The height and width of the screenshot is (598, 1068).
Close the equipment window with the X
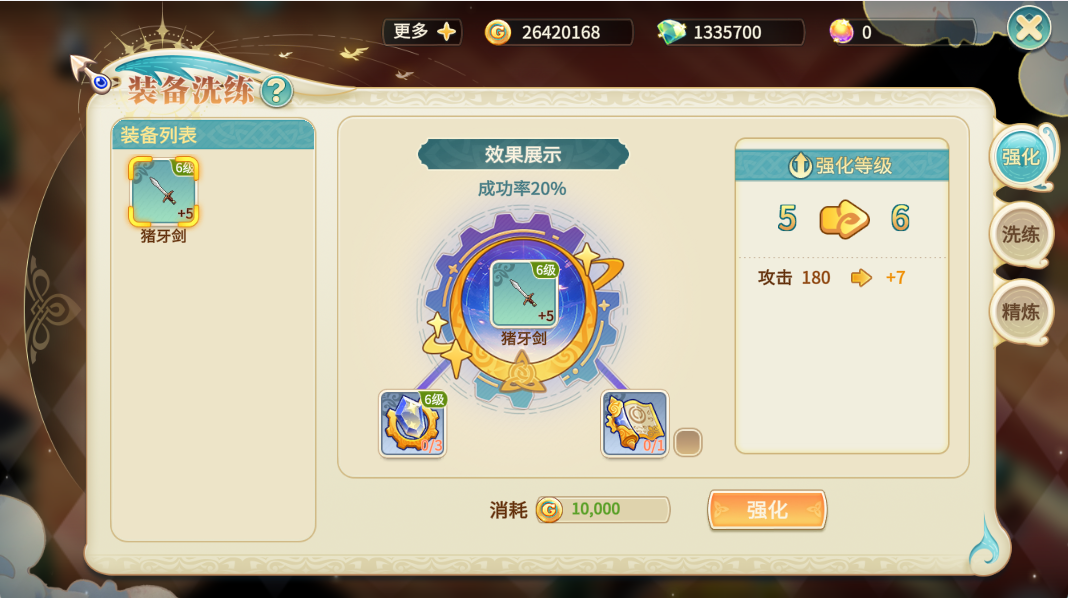[1028, 28]
